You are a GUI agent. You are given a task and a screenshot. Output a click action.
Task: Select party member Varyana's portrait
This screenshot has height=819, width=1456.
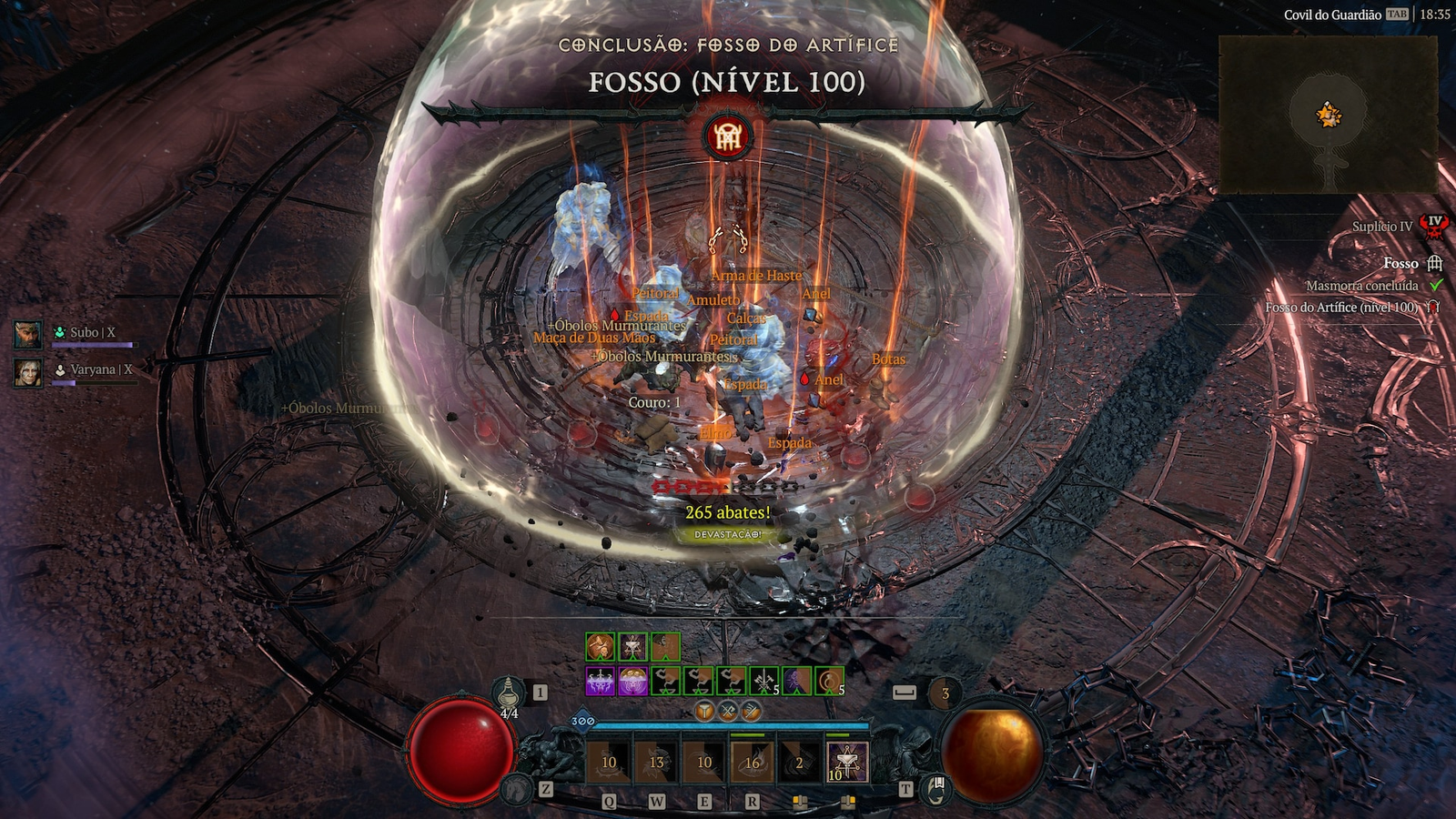coord(28,371)
